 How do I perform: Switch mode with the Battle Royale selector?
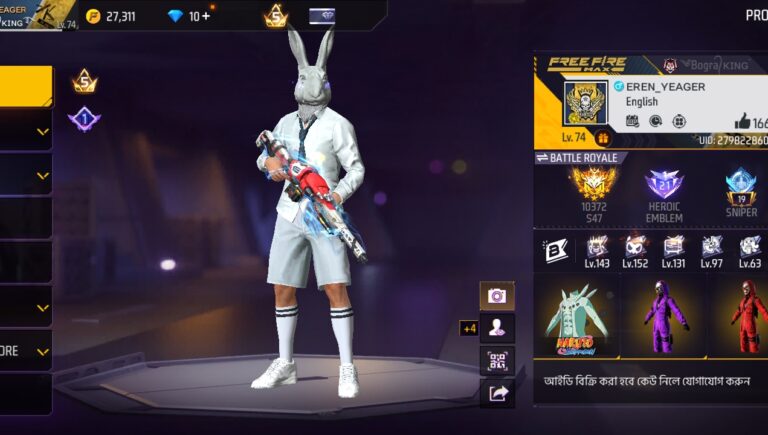point(581,158)
